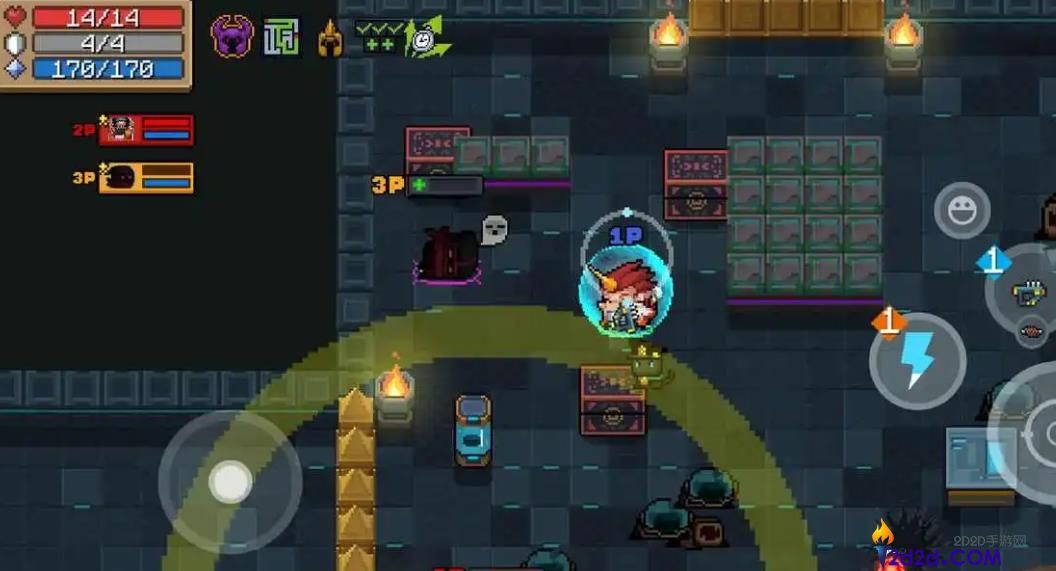
Task: Tap the lightning bolt skill button
Action: (917, 360)
